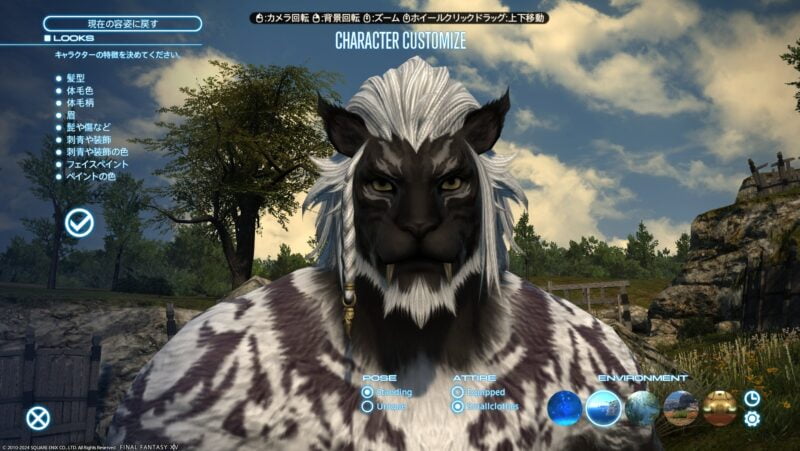Choose the rocky desert environment thumbnail
The image size is (800, 451).
pyautogui.click(x=681, y=408)
